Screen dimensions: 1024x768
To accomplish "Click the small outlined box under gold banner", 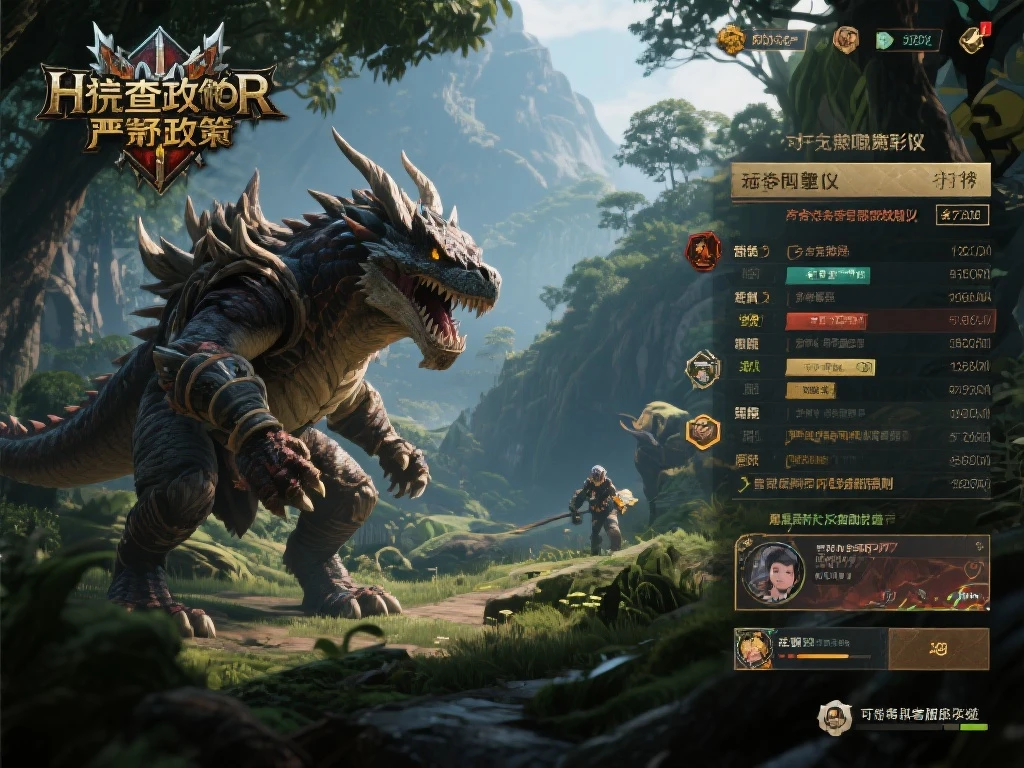I will click(962, 214).
